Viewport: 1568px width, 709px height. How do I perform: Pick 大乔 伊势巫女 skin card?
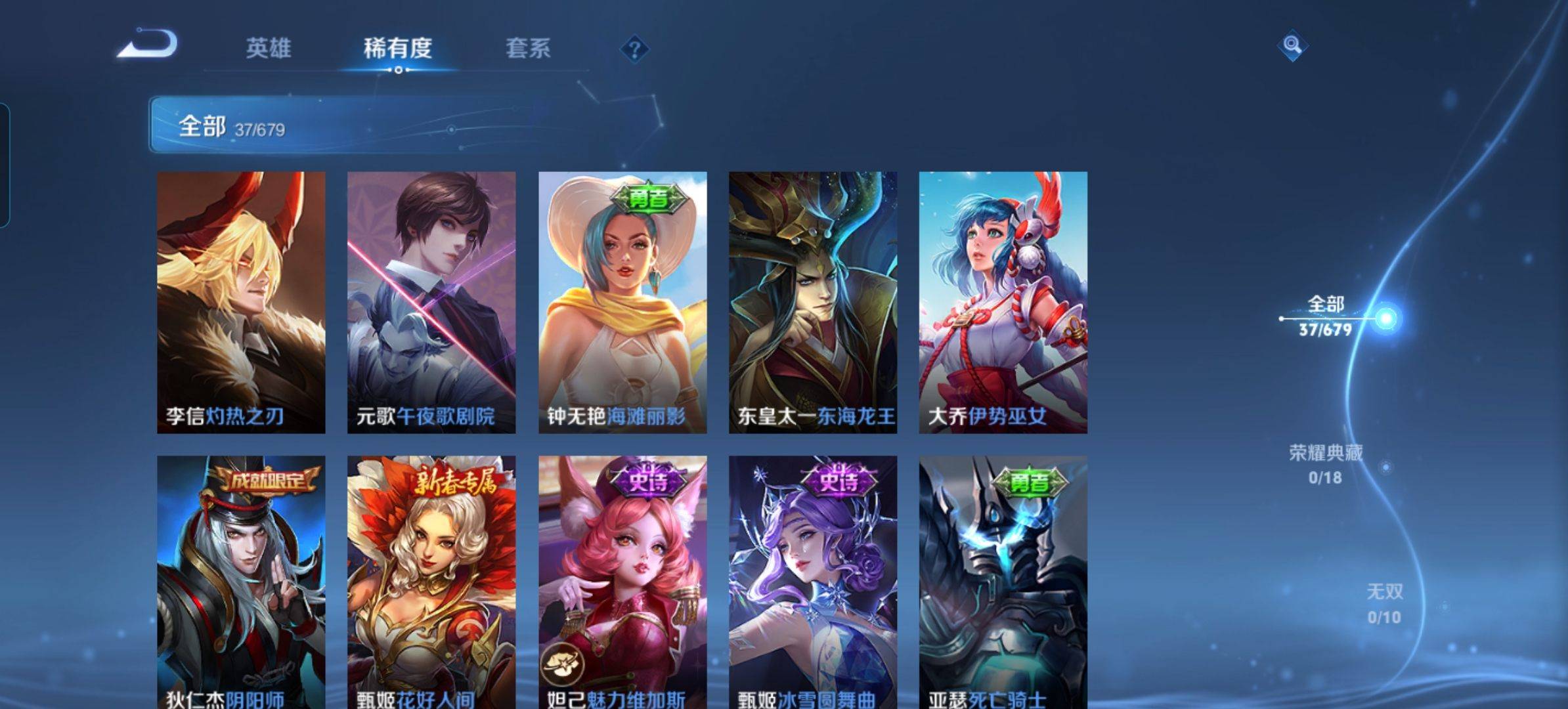coord(1003,302)
